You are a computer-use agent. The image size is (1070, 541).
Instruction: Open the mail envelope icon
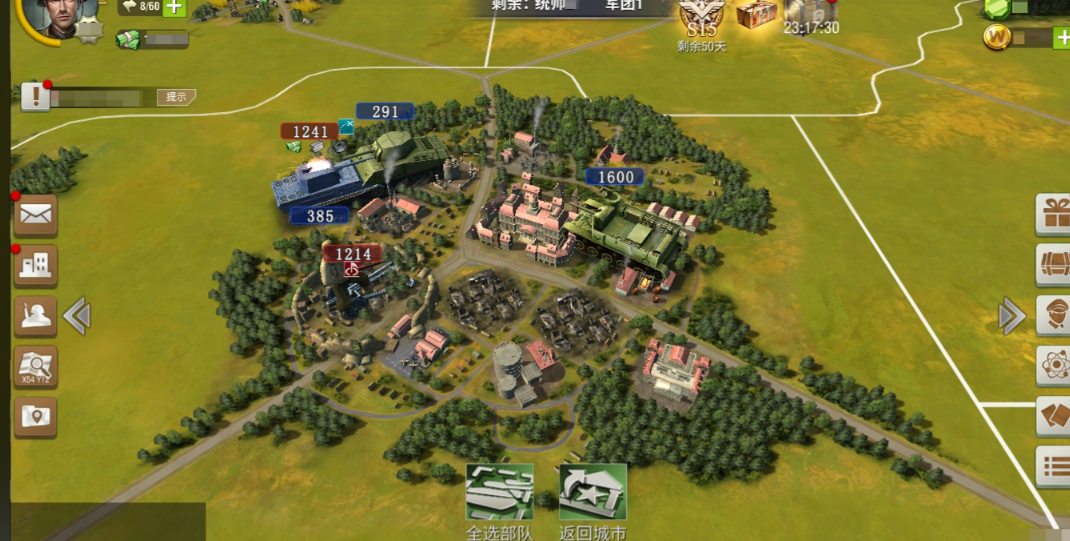(35, 214)
